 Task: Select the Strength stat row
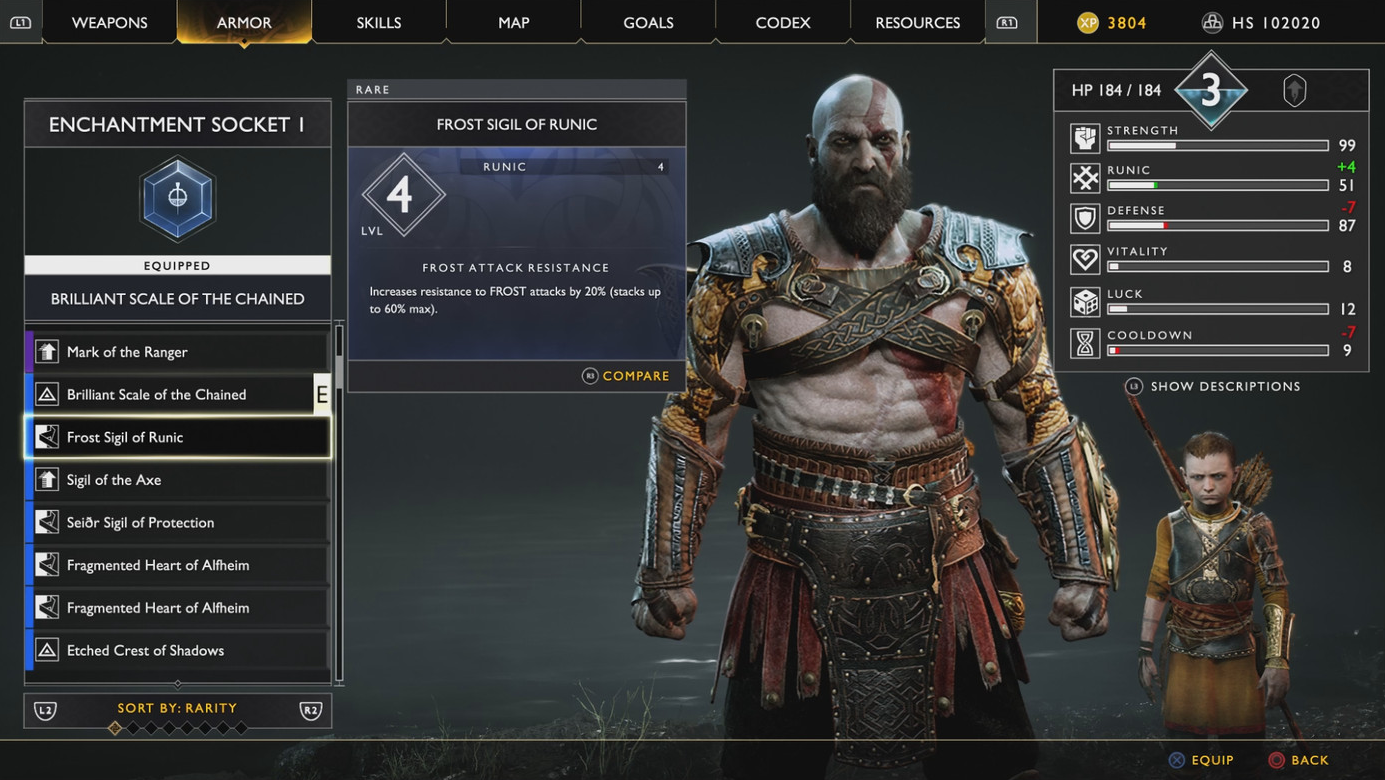pyautogui.click(x=1213, y=138)
